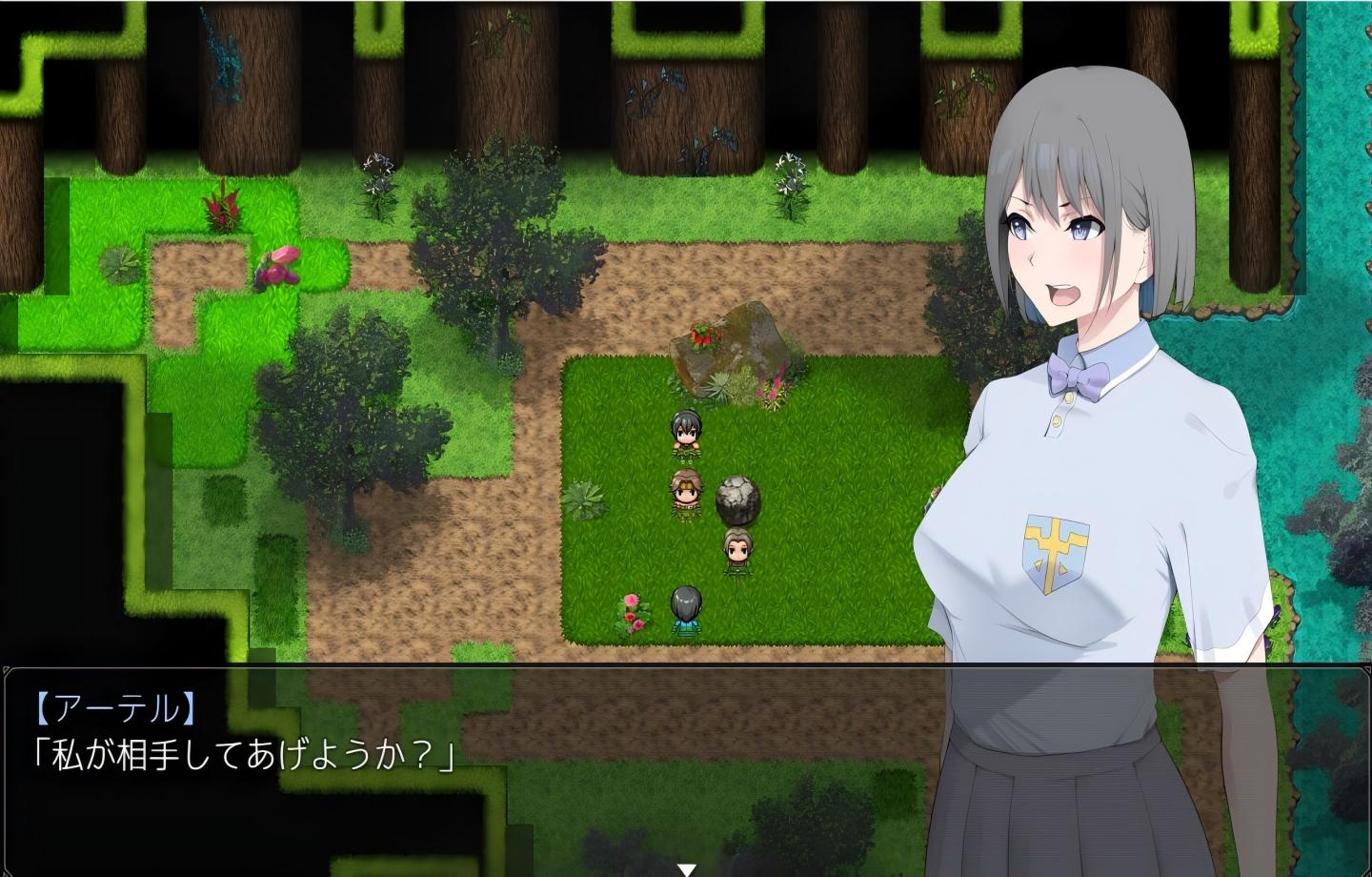Click the dialogue advance arrow
1372x877 pixels.
(x=686, y=867)
